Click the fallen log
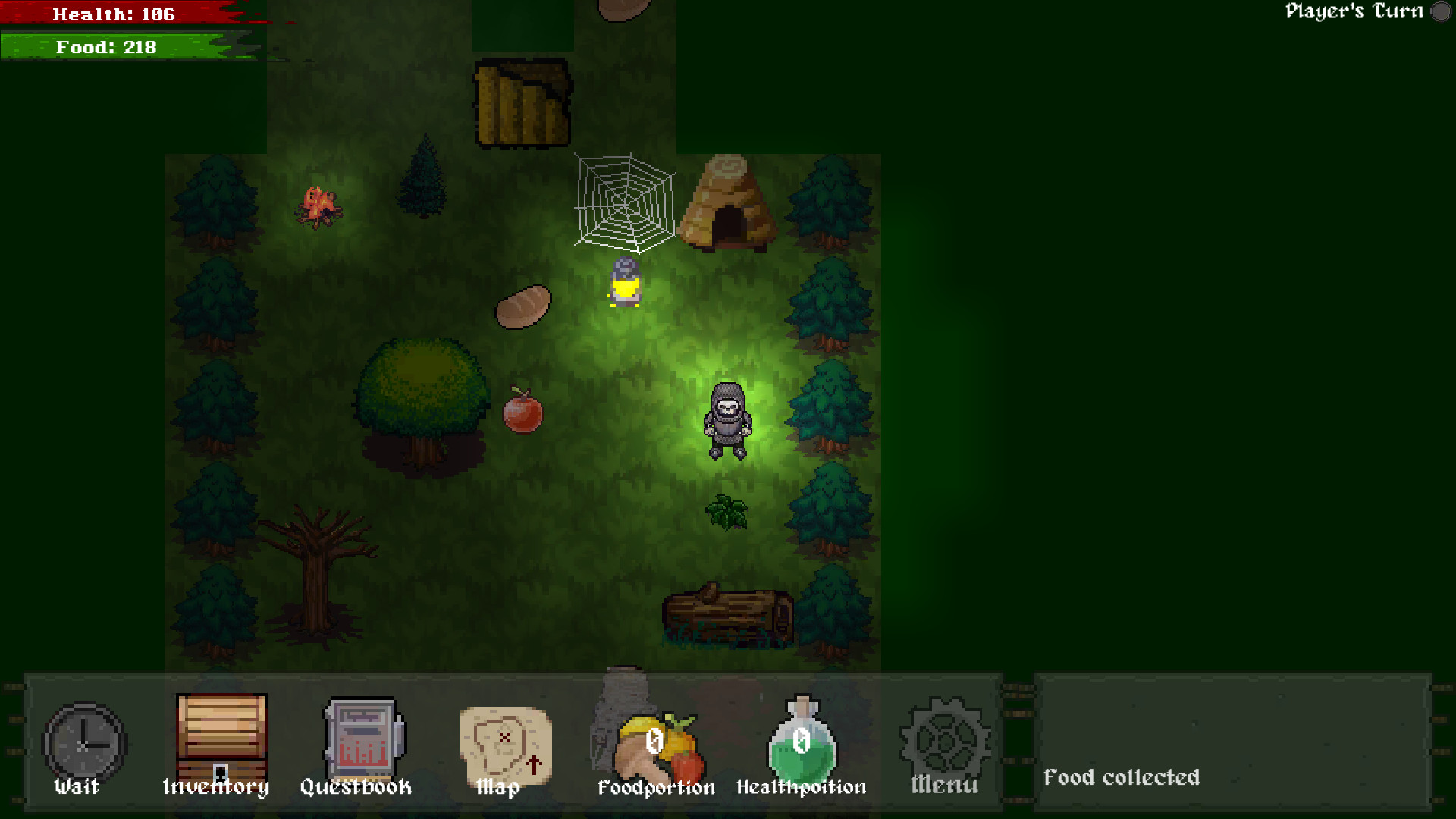 [728, 614]
